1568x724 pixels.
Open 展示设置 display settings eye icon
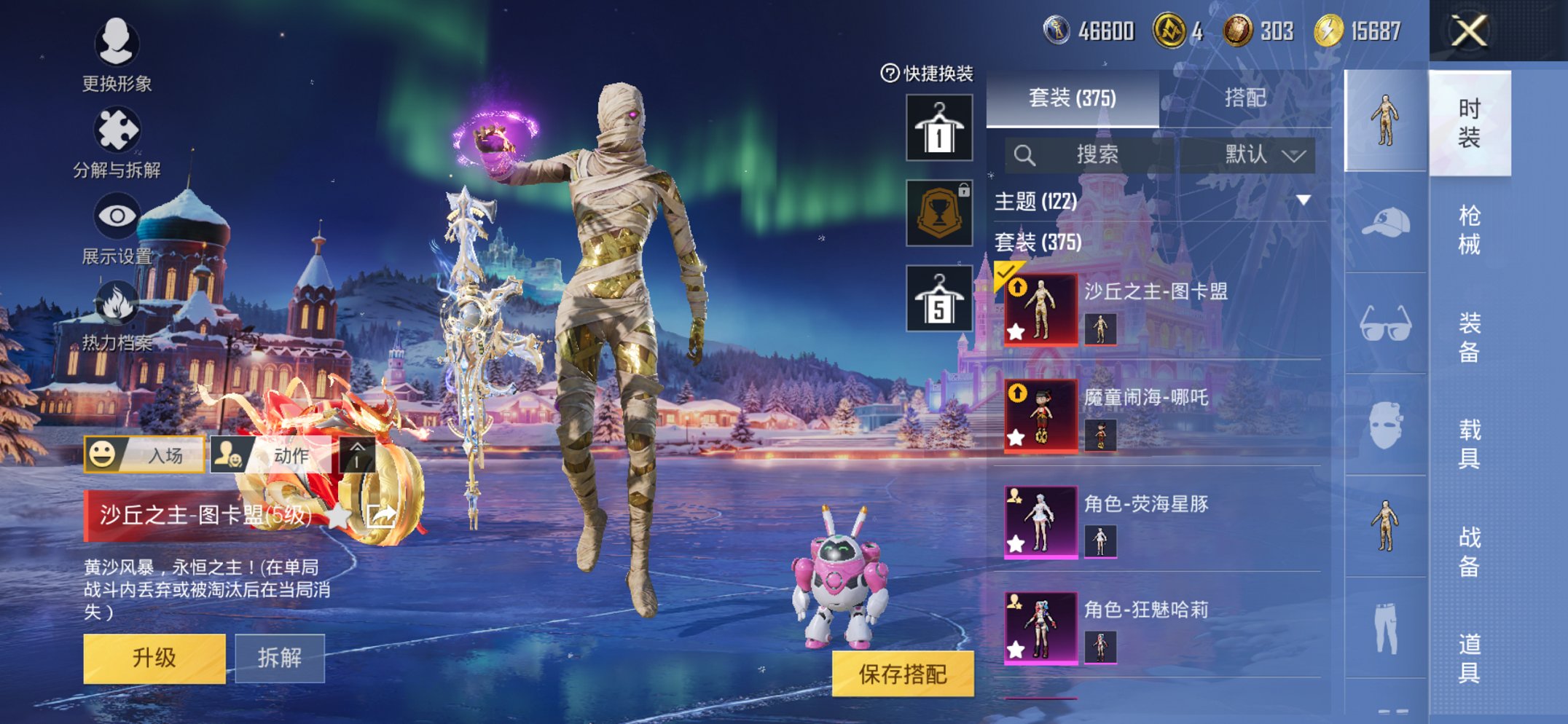(x=119, y=215)
